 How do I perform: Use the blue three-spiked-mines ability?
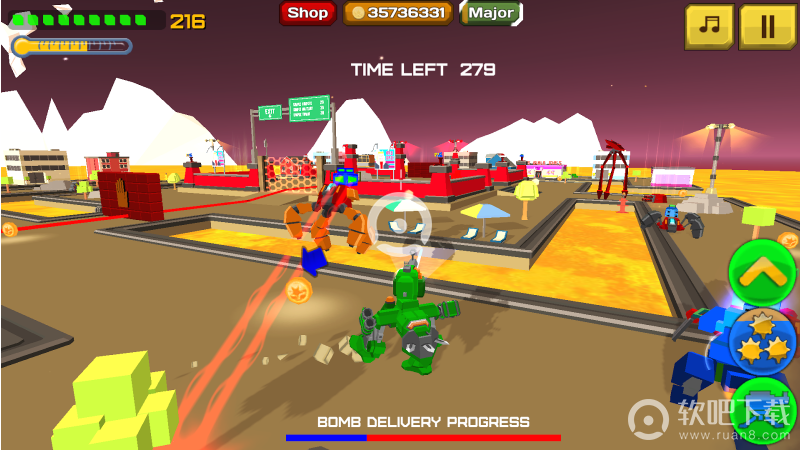pos(764,340)
